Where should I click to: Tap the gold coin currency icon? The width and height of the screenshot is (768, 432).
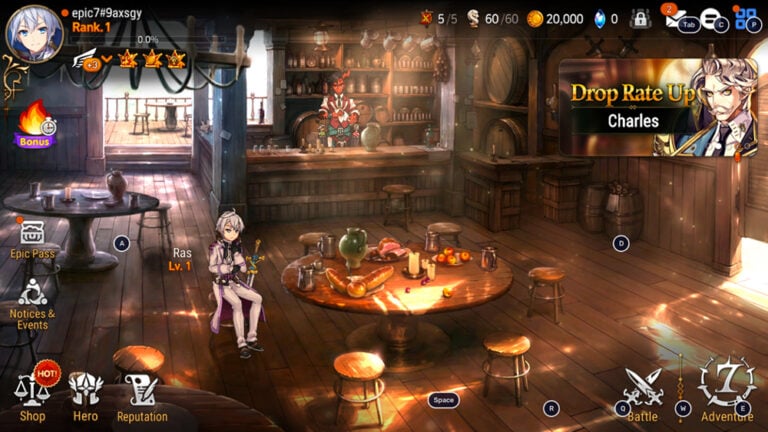535,18
